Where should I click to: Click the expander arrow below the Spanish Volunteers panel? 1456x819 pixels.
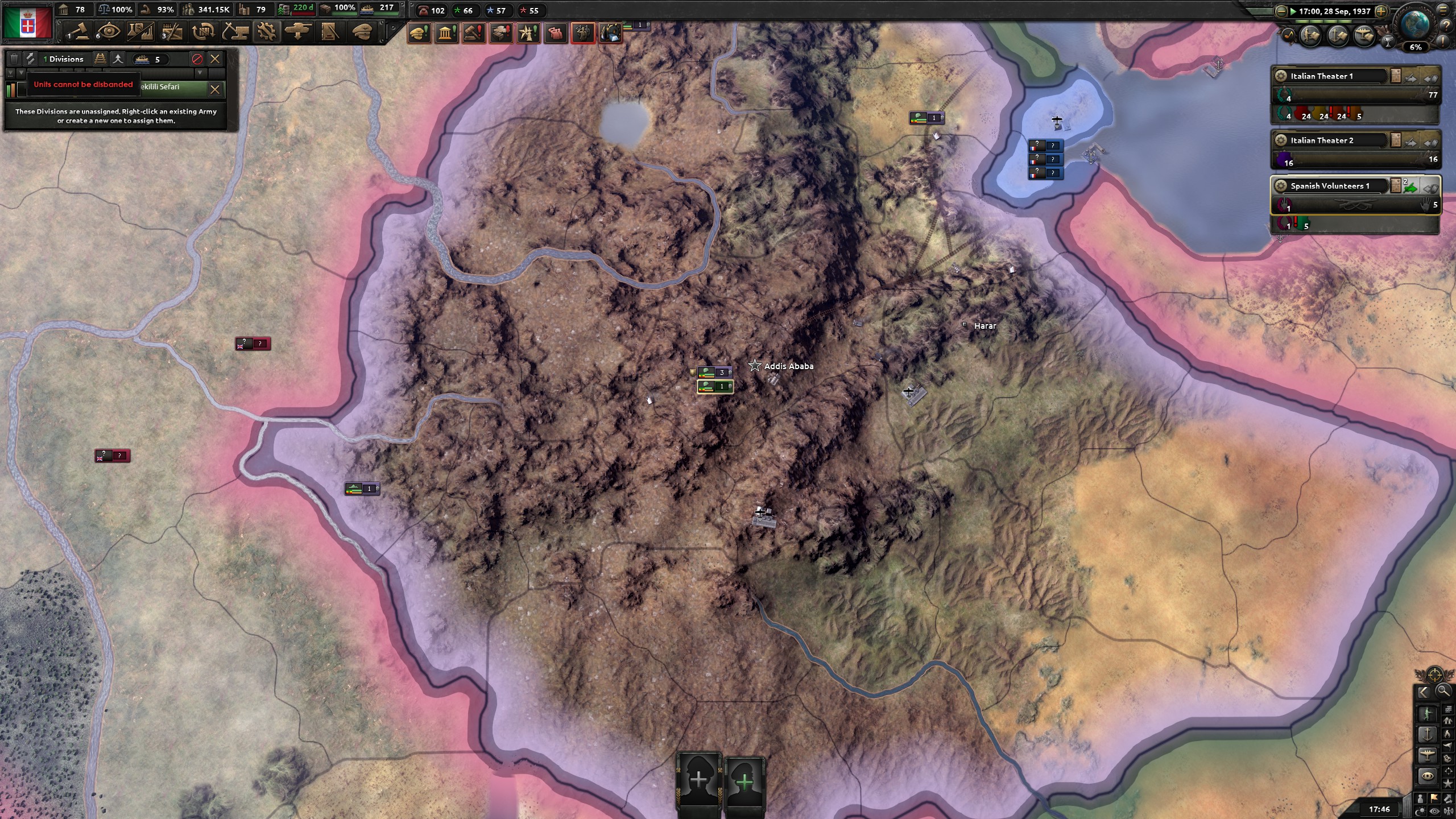point(1280,238)
